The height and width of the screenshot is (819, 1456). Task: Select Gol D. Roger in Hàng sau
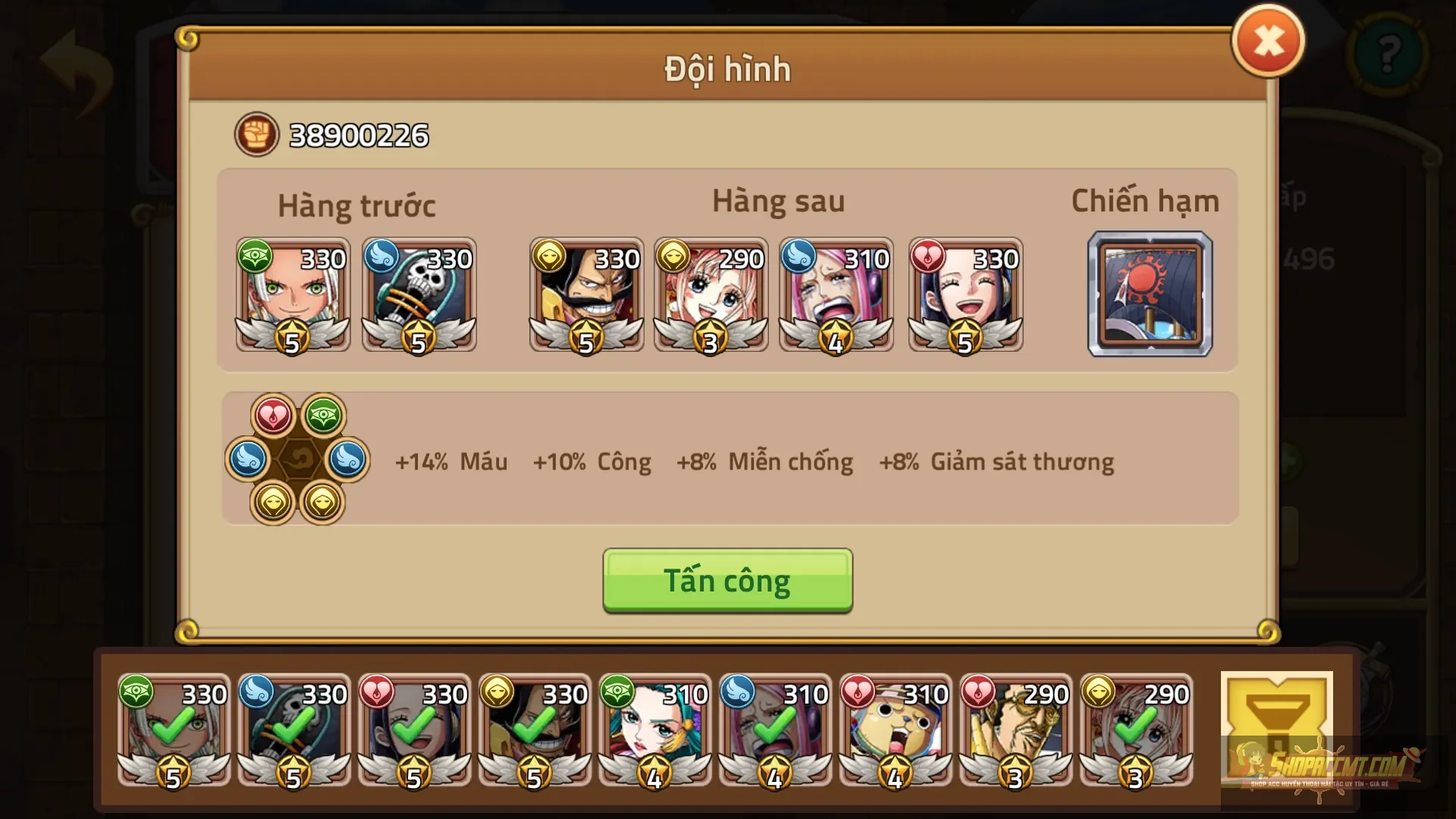point(587,296)
